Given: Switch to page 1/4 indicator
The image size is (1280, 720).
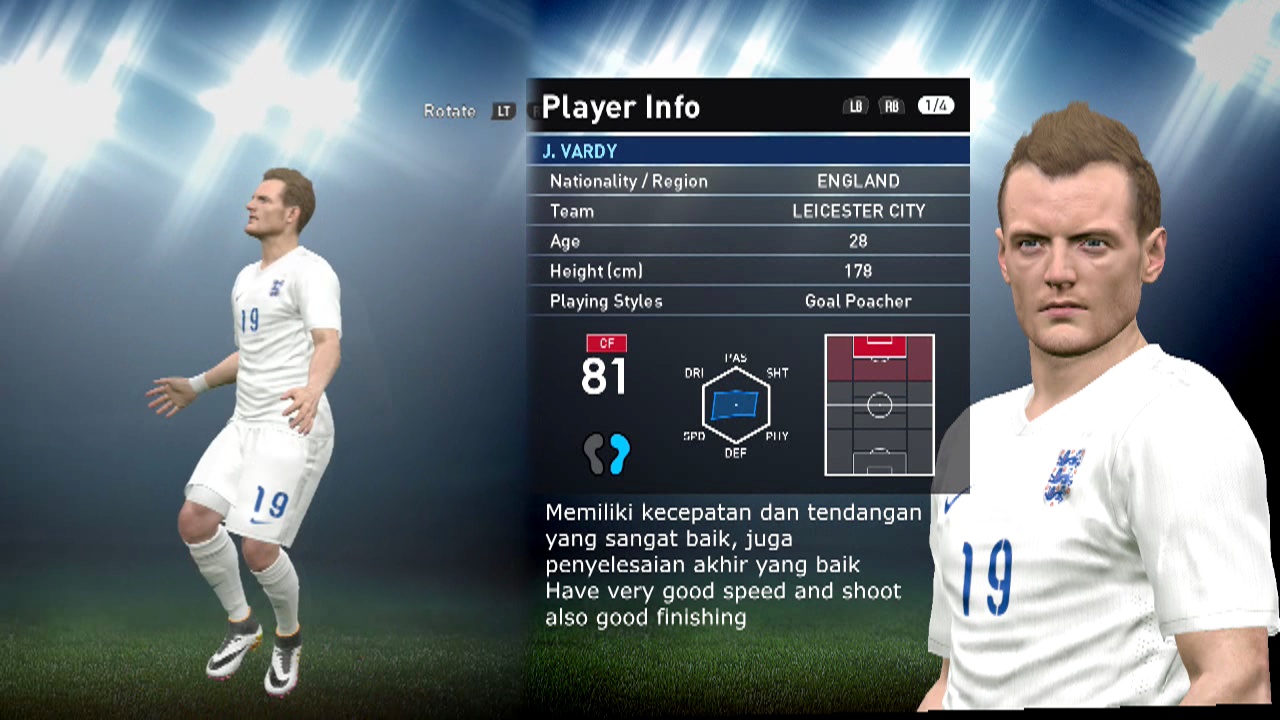Looking at the screenshot, I should click(934, 105).
